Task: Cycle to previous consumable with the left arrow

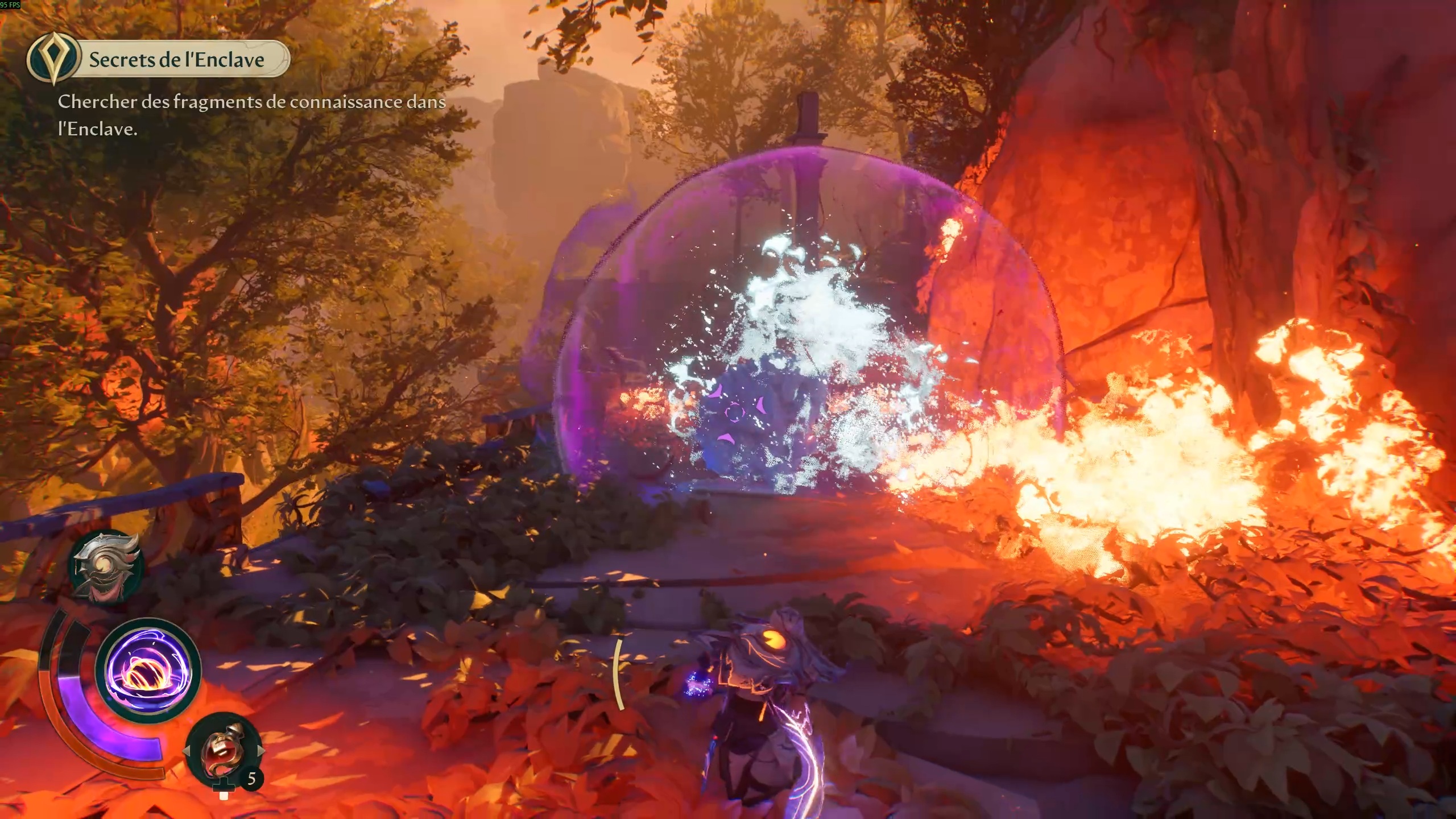Action: [187, 751]
